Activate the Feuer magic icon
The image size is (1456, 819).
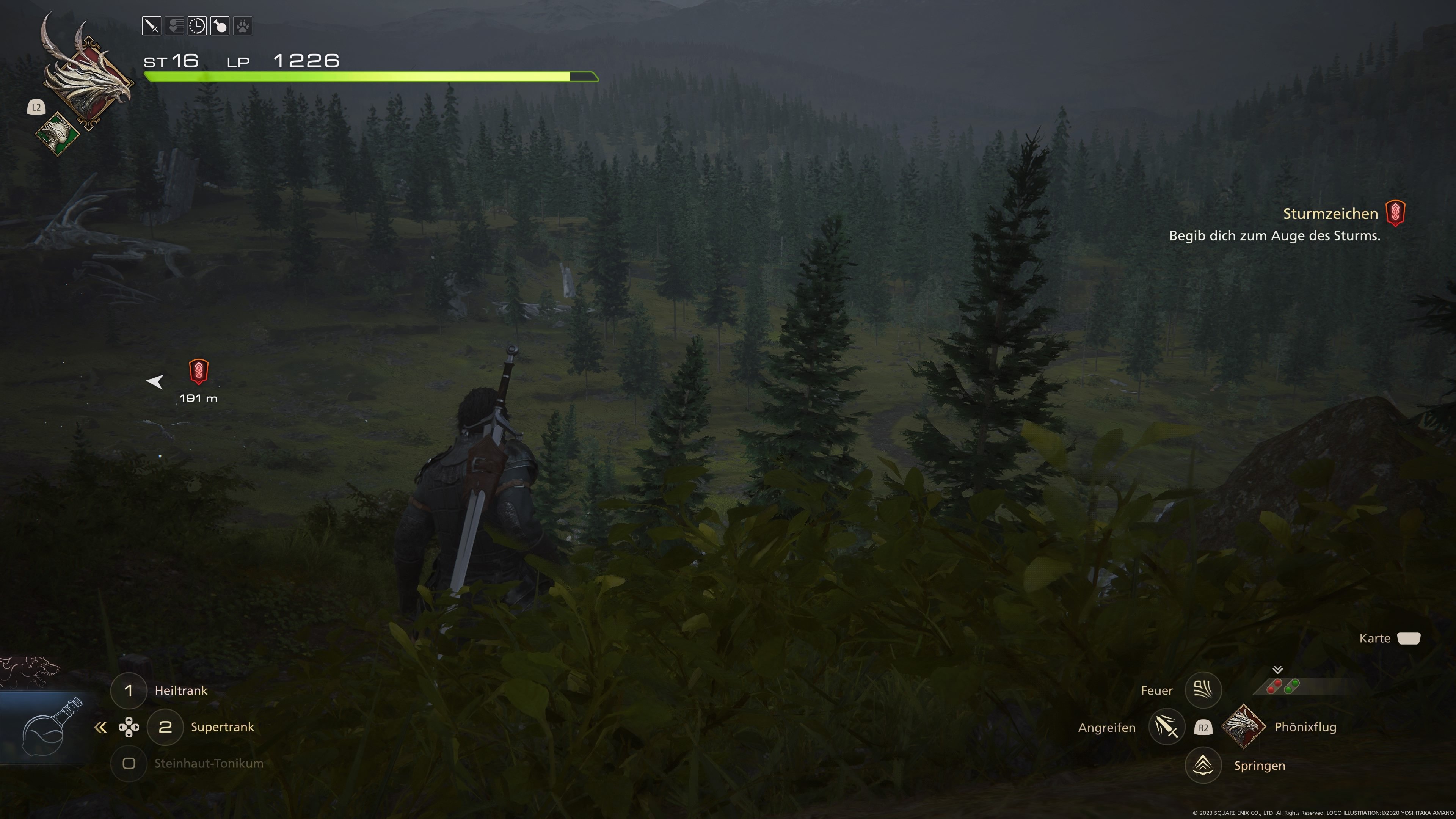click(1203, 690)
